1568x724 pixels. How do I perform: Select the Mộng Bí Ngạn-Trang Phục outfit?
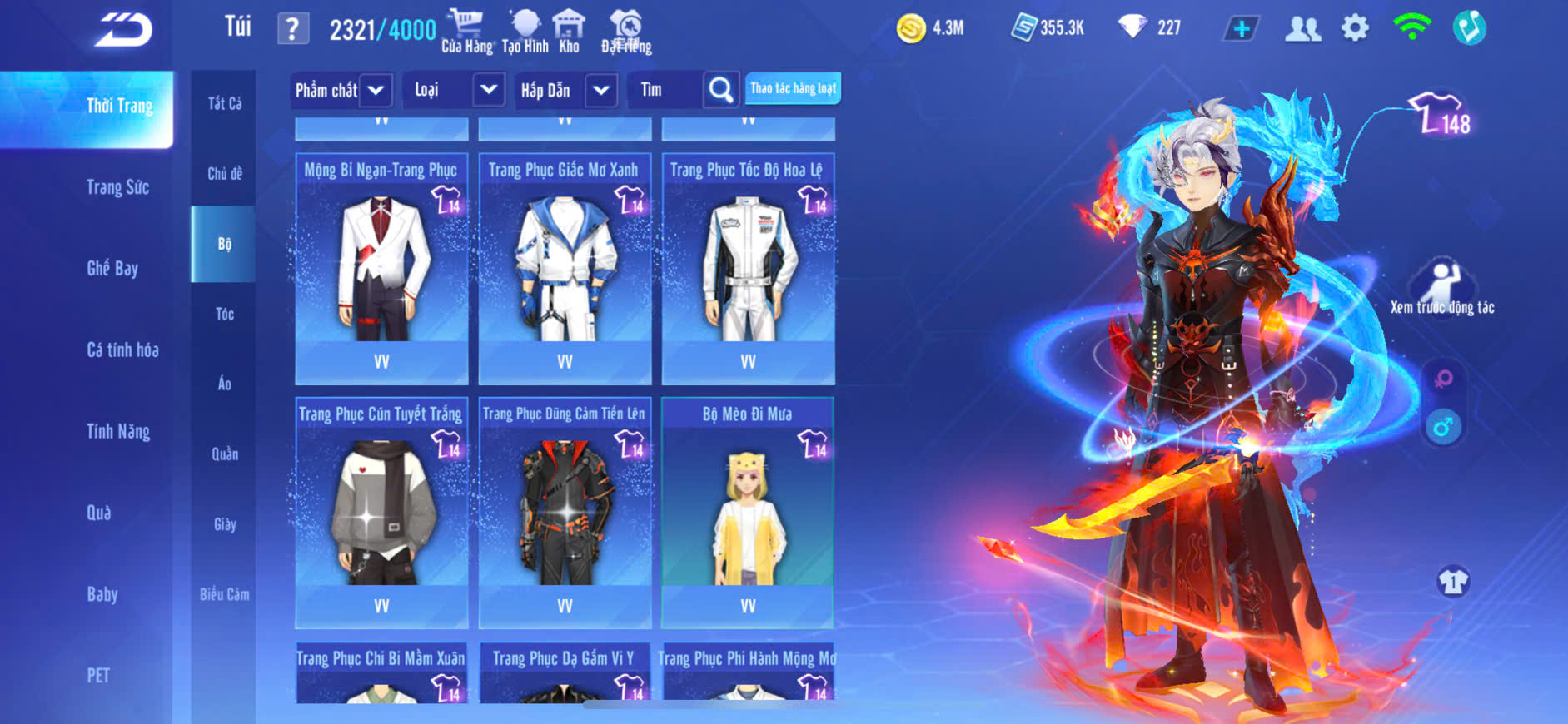pyautogui.click(x=381, y=266)
